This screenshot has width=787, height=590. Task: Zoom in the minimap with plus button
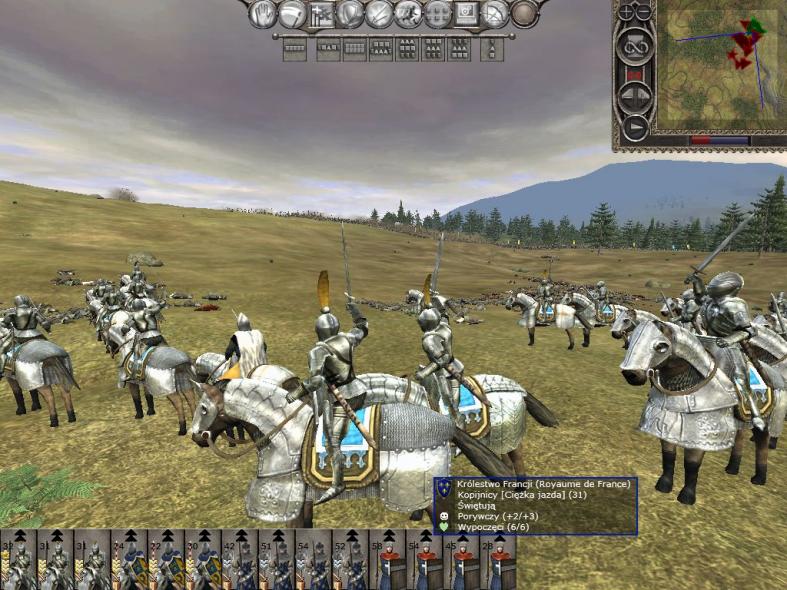628,12
